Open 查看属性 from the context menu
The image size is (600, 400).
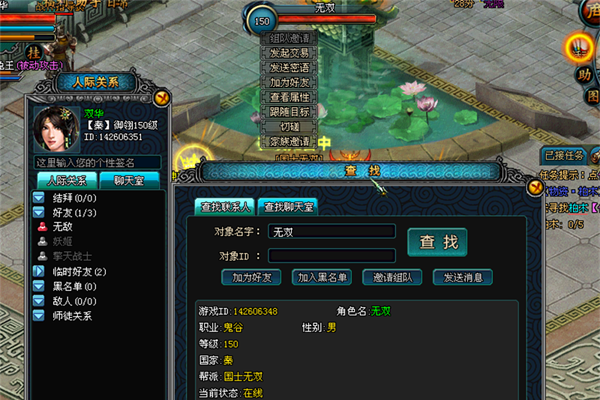[290, 97]
